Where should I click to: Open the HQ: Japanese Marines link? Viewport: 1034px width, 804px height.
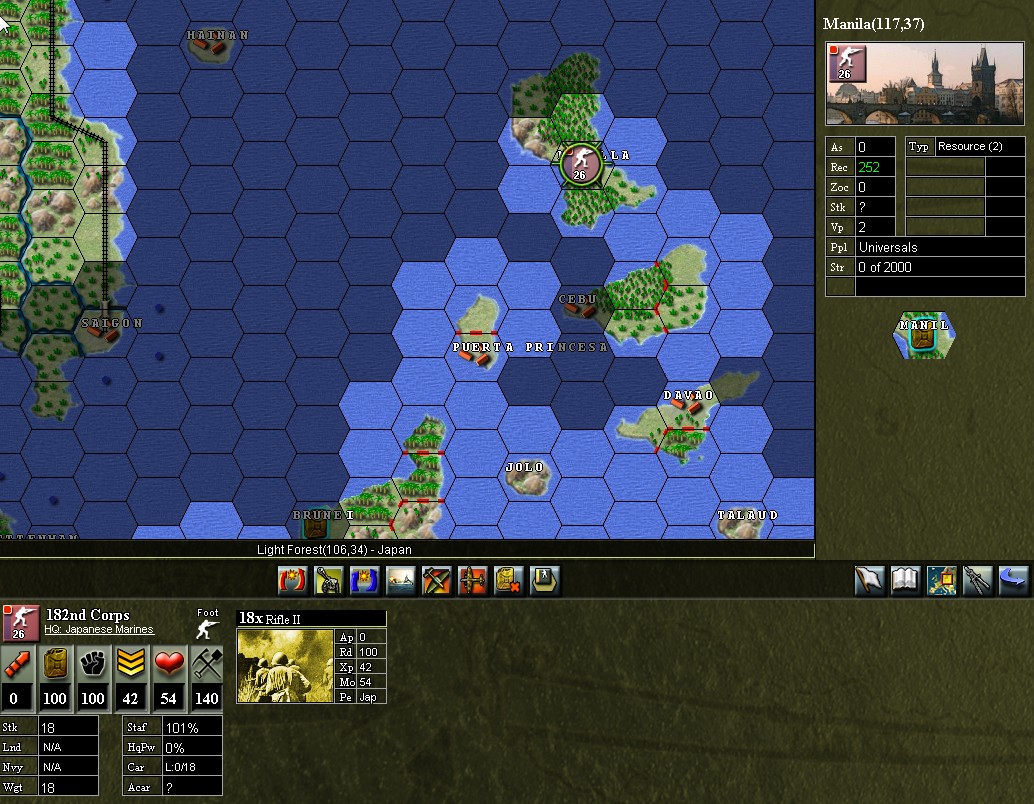tap(99, 630)
